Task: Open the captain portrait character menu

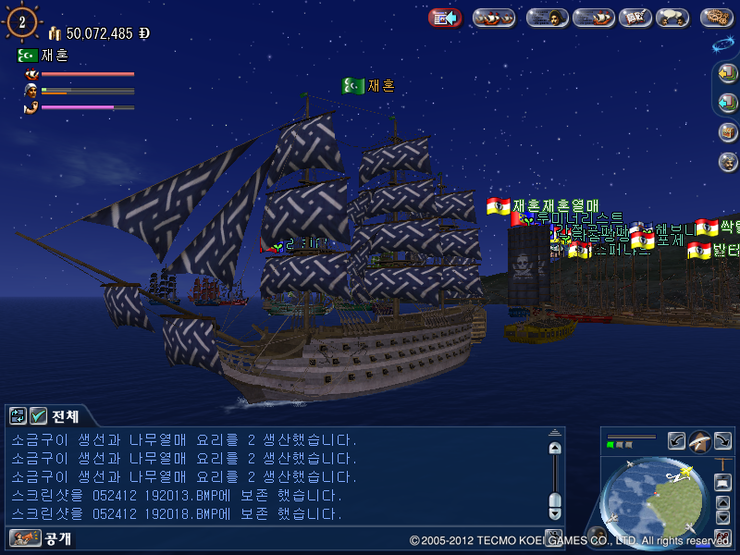Action: point(547,17)
